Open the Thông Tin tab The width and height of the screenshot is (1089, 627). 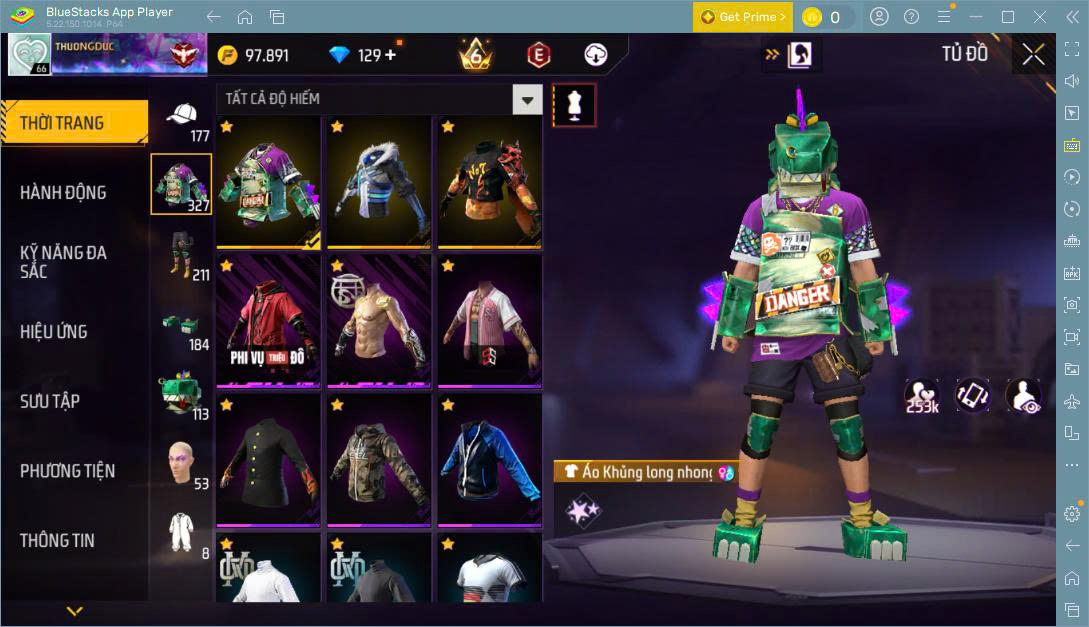coord(57,540)
